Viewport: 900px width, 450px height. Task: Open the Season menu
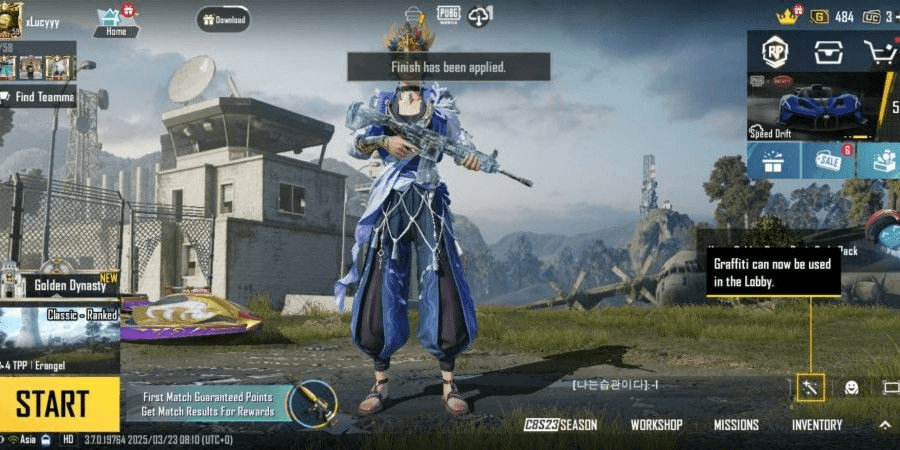tap(561, 425)
